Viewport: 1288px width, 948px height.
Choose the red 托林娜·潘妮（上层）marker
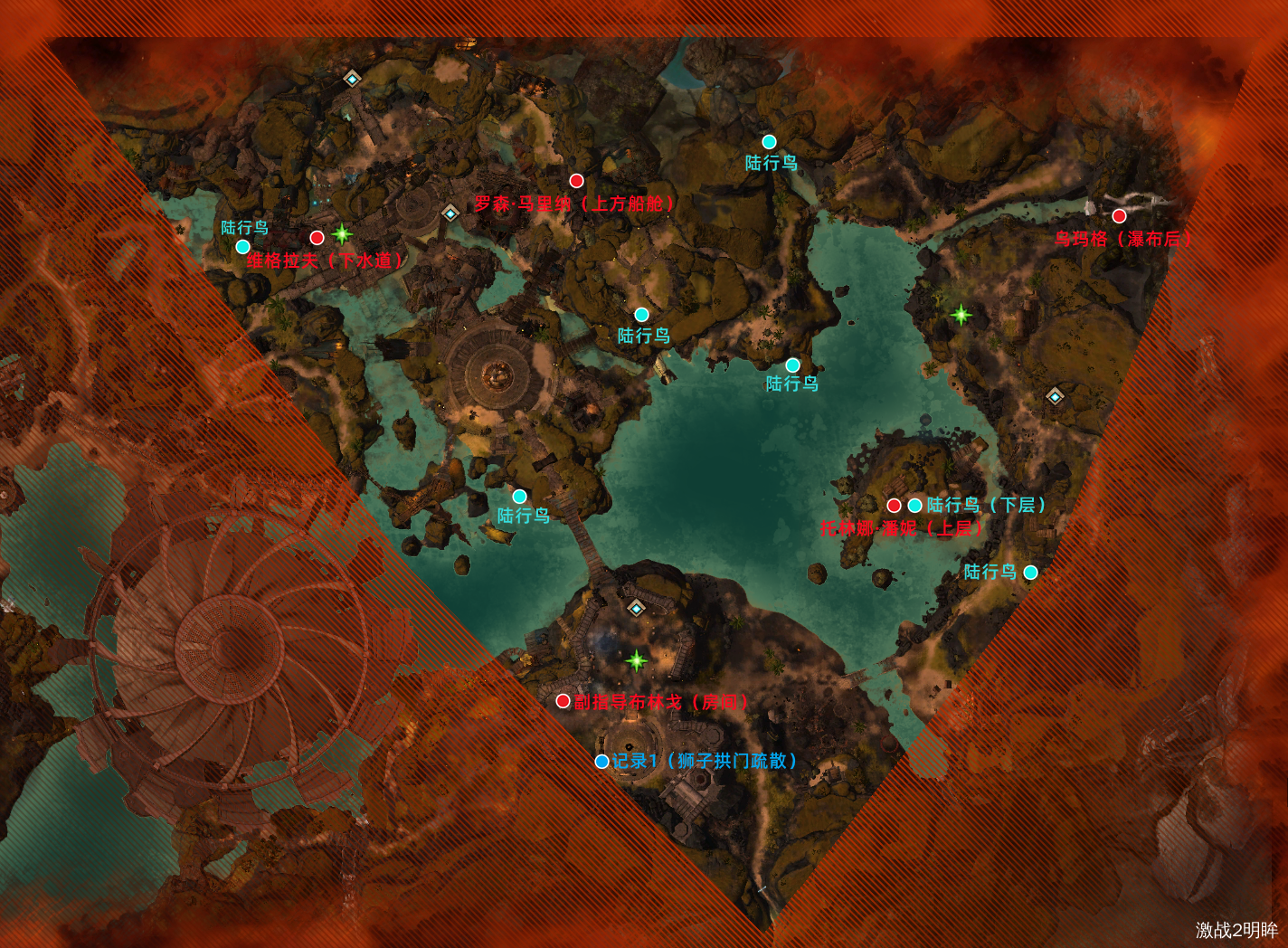tap(894, 506)
